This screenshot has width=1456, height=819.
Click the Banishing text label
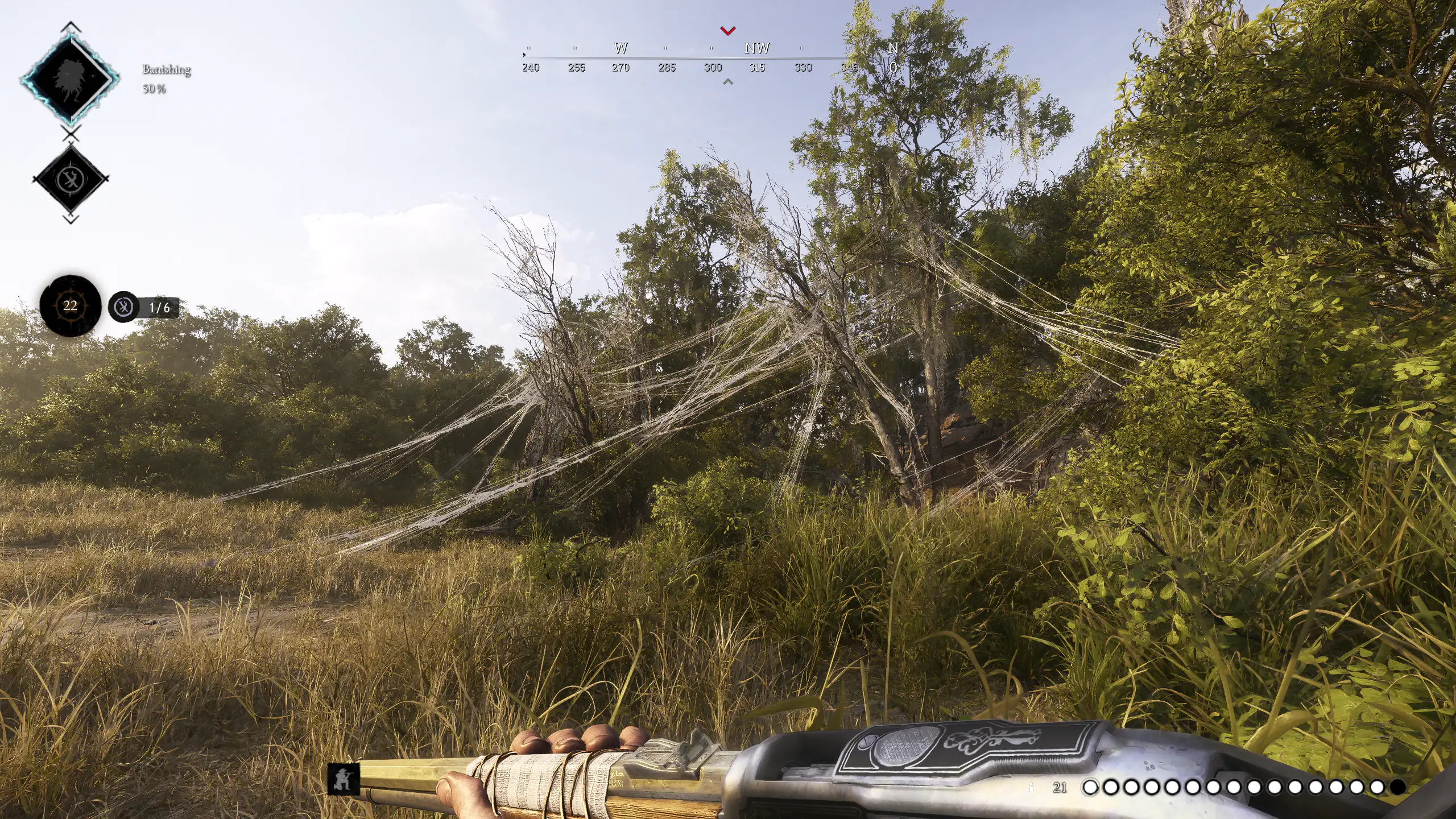coord(166,71)
